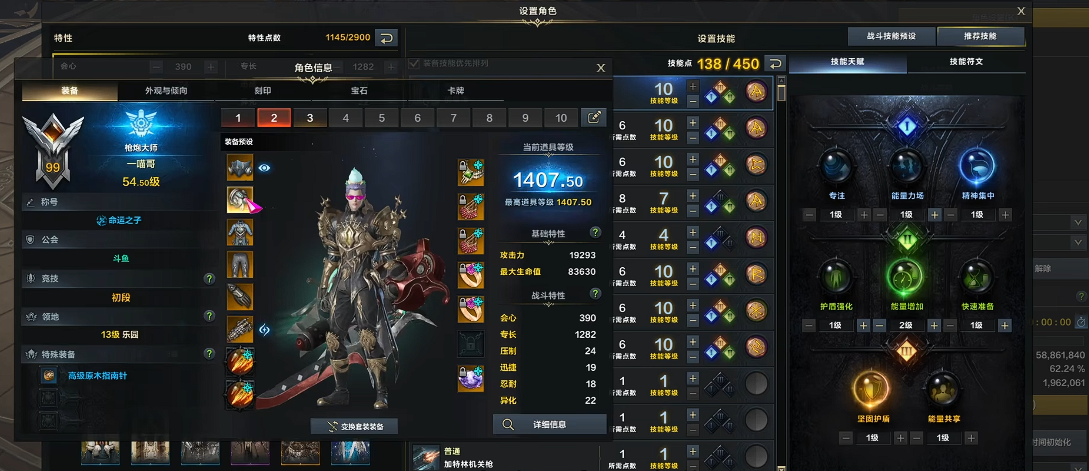The height and width of the screenshot is (471, 1089).
Task: Open 战斗技能预设 combat skill presets
Action: [x=889, y=36]
